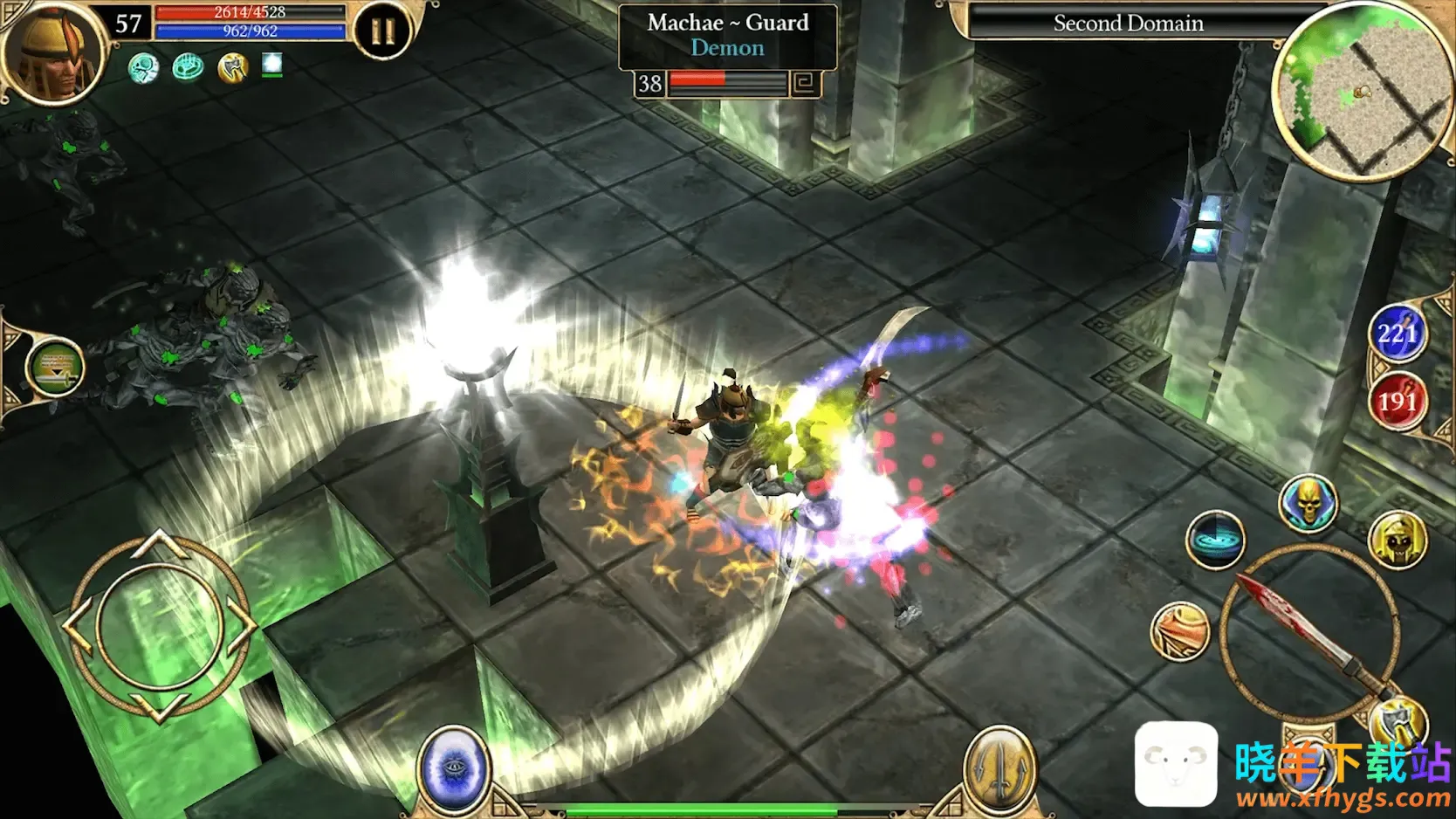Open the hero portrait character sheet

click(x=52, y=54)
